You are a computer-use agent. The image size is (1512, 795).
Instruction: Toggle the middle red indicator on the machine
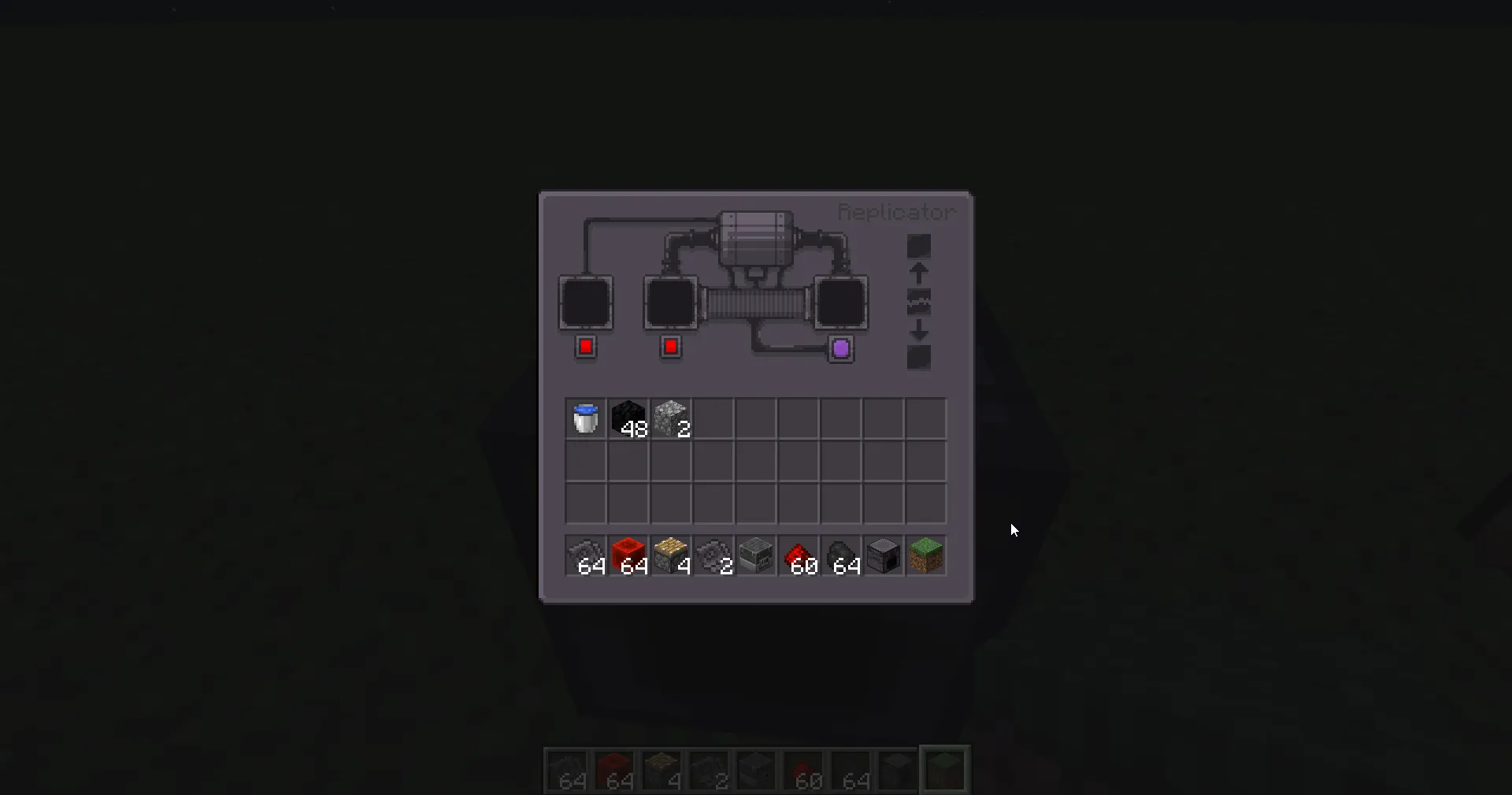[x=670, y=347]
